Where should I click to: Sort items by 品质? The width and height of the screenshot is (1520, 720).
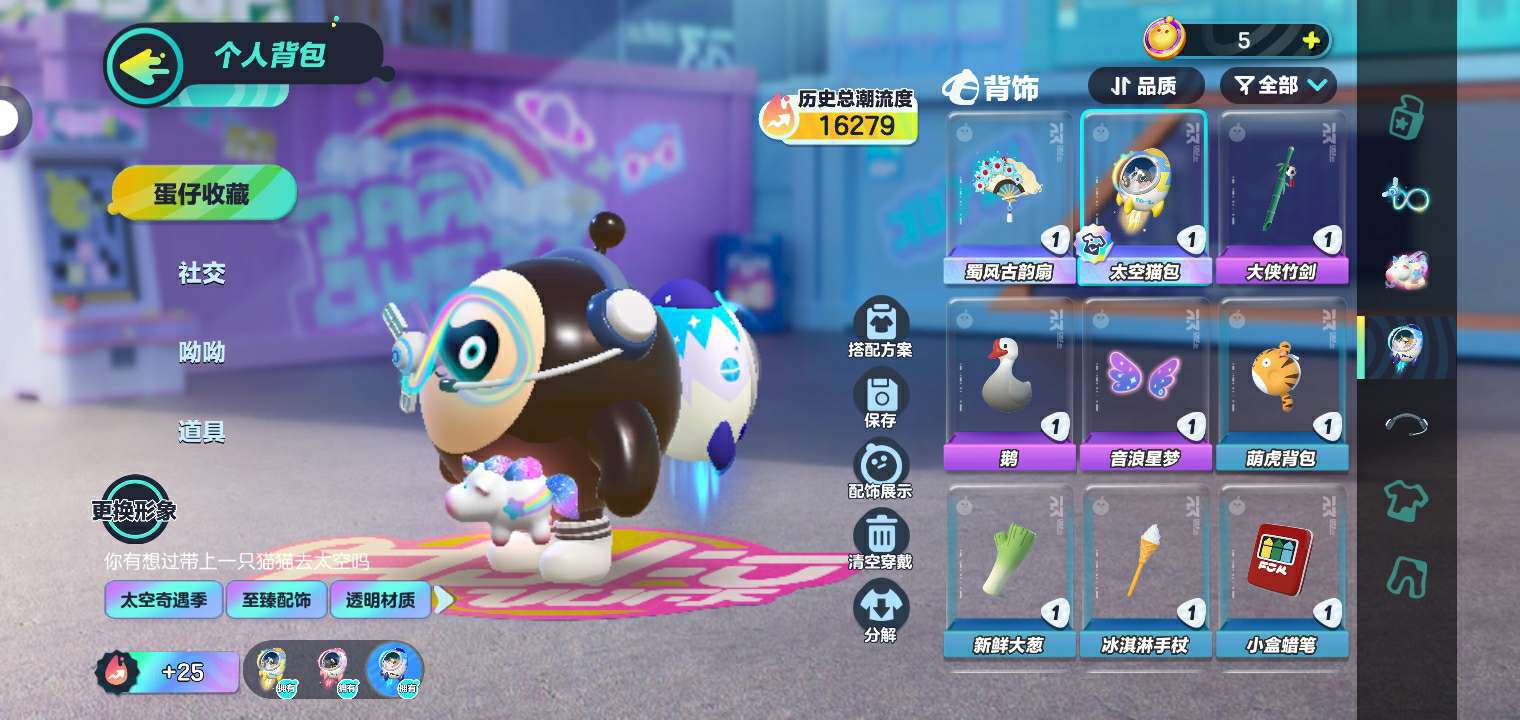1145,86
